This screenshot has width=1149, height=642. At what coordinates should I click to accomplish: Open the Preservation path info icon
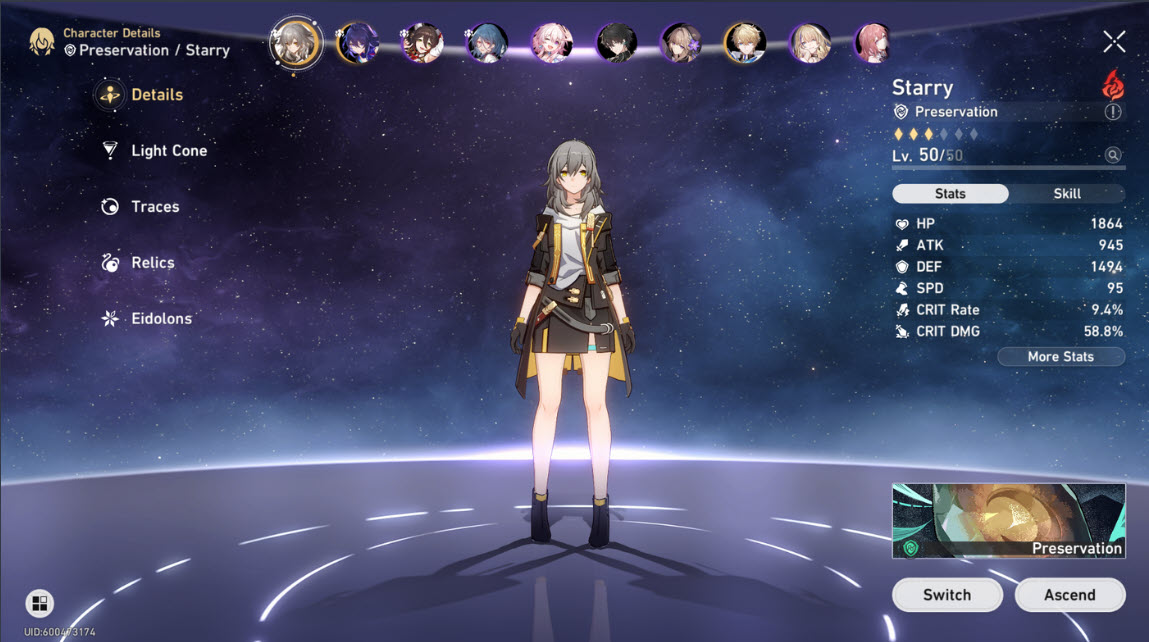tap(1113, 112)
